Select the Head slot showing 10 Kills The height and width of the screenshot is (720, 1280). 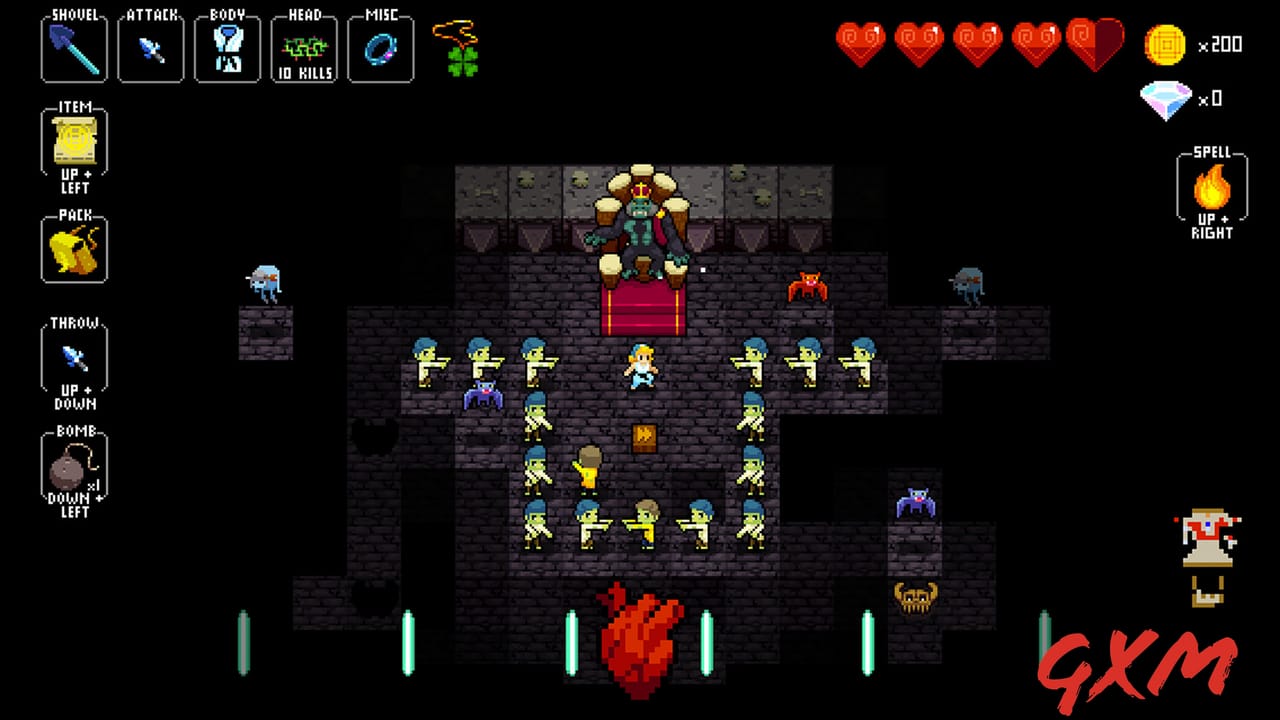coord(304,48)
